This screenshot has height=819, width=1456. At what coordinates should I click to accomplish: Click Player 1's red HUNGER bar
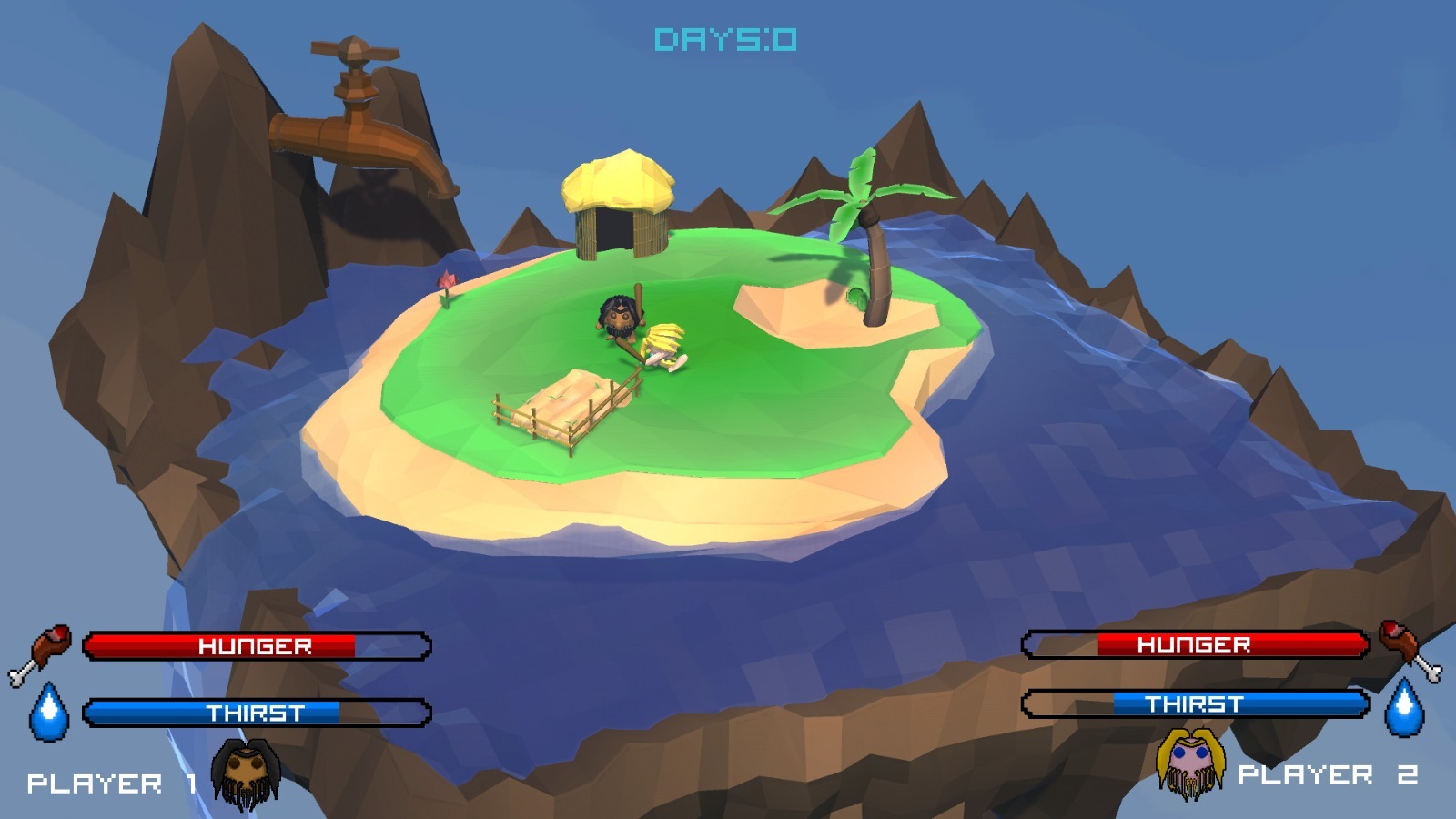click(258, 647)
